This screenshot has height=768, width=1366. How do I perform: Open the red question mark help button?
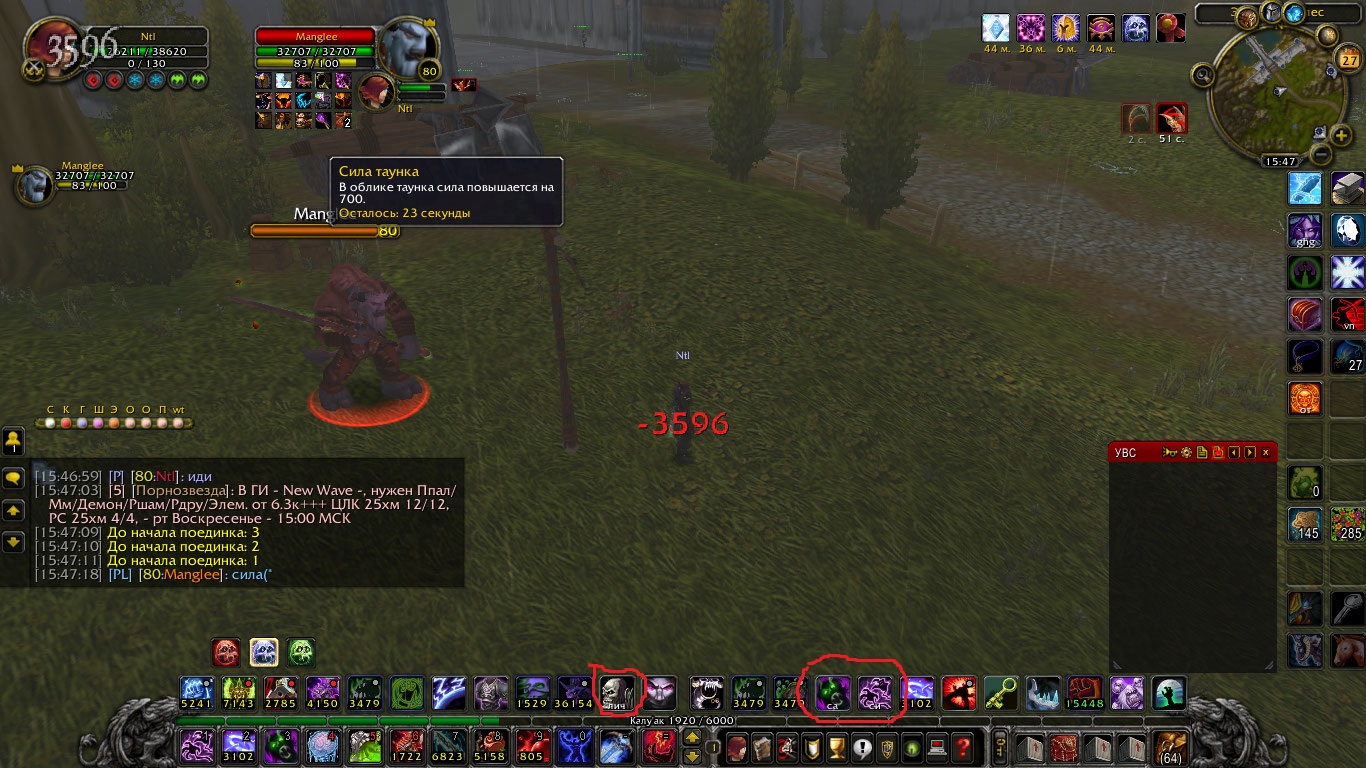pyautogui.click(x=962, y=747)
